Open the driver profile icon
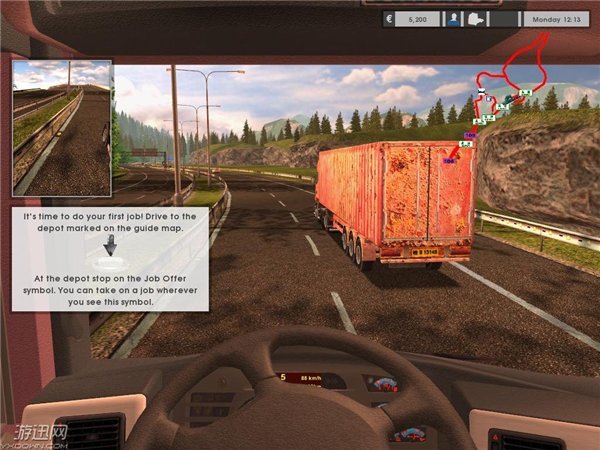 tap(453, 18)
